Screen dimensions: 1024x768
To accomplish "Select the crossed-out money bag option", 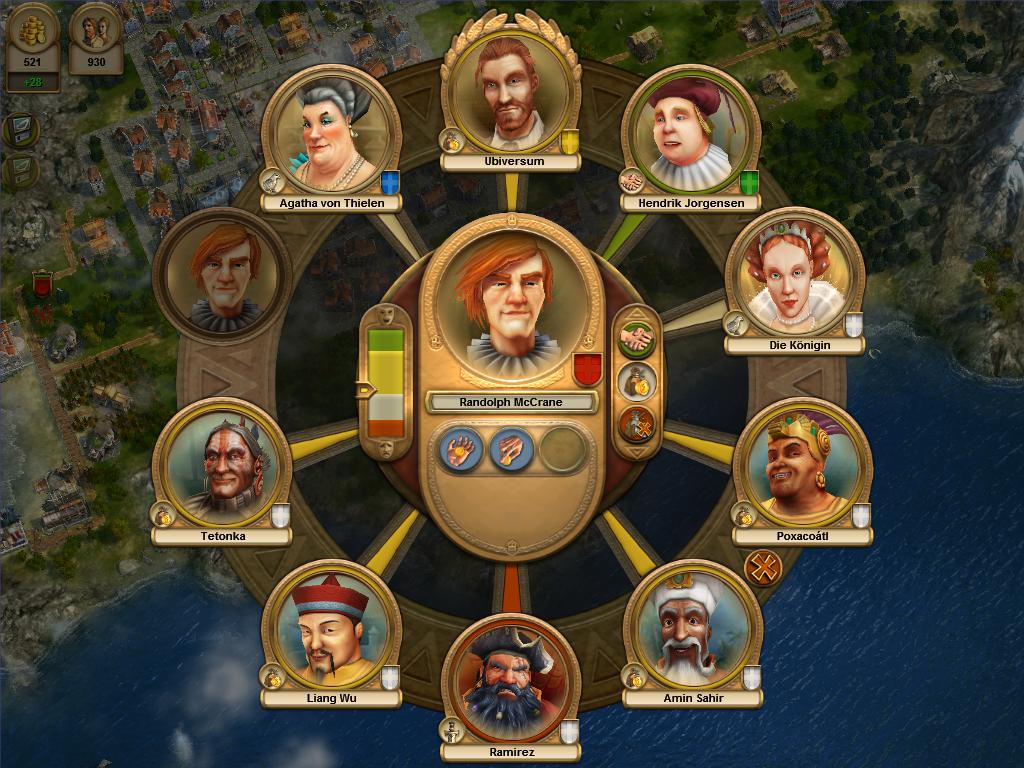I will coord(635,424).
